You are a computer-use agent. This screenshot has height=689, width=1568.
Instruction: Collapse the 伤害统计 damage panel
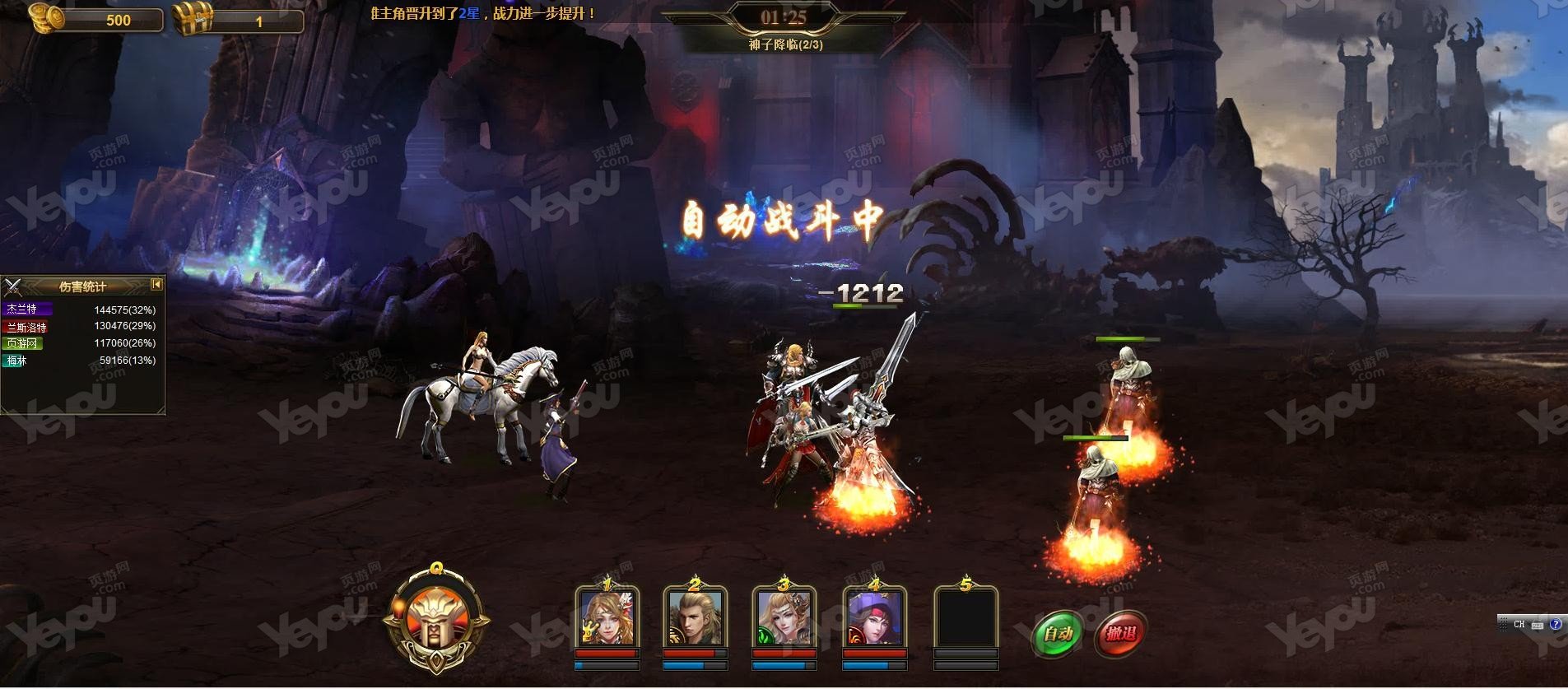(156, 285)
